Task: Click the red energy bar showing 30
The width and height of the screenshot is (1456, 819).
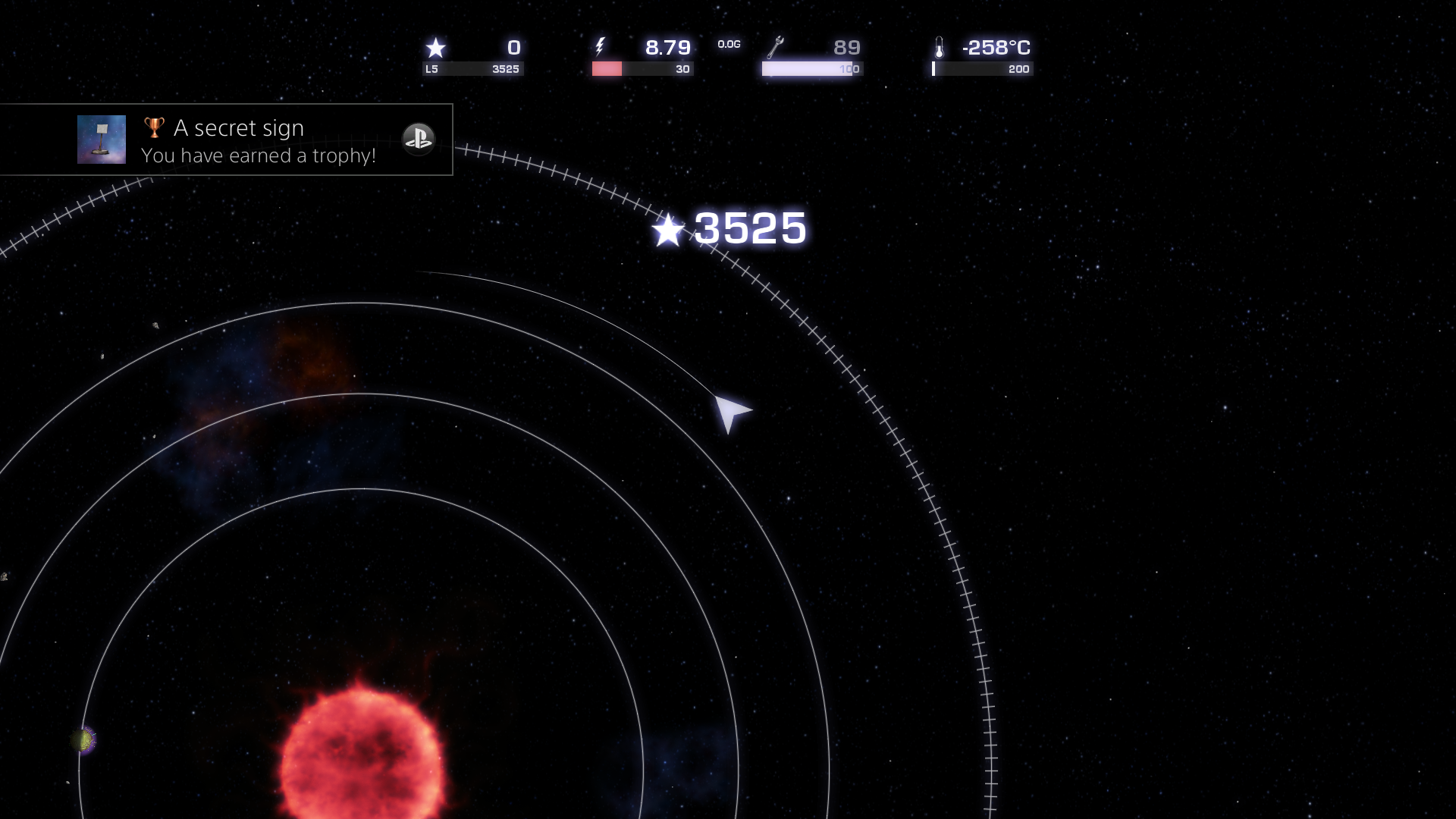Action: point(607,68)
